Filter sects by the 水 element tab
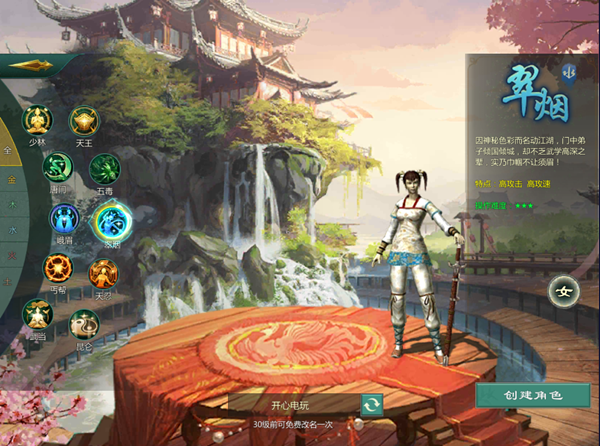600x446 pixels. [12, 230]
